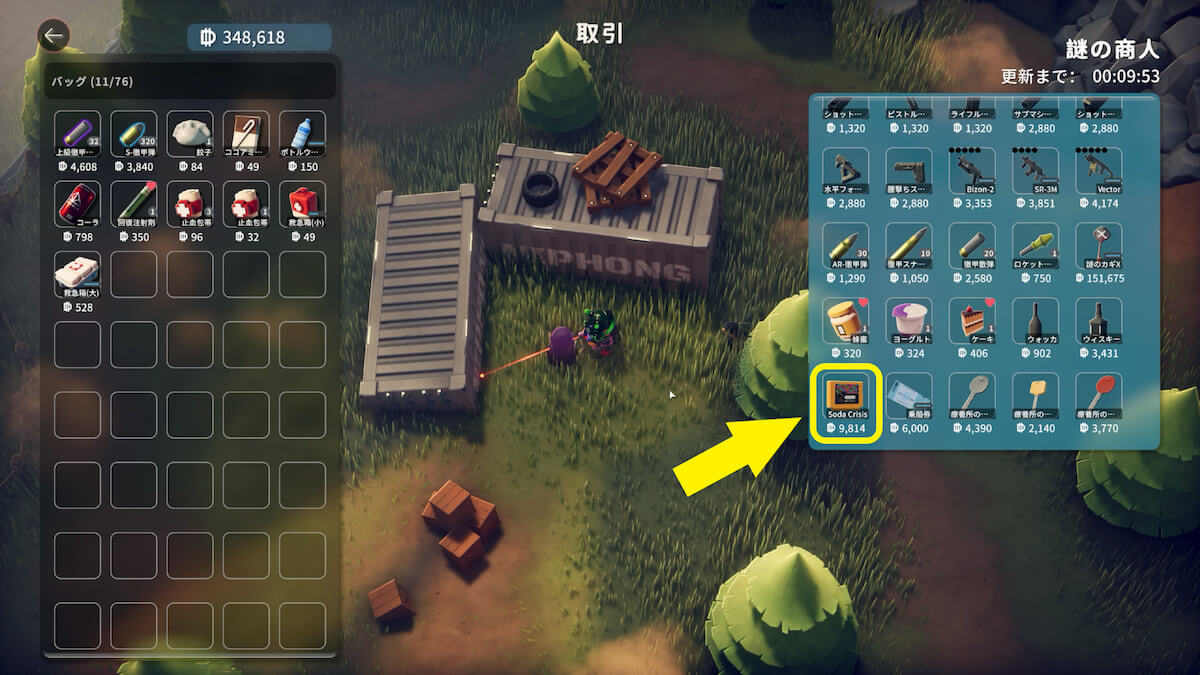The image size is (1200, 675).
Task: Select the honey jar priced 320
Action: pos(846,321)
